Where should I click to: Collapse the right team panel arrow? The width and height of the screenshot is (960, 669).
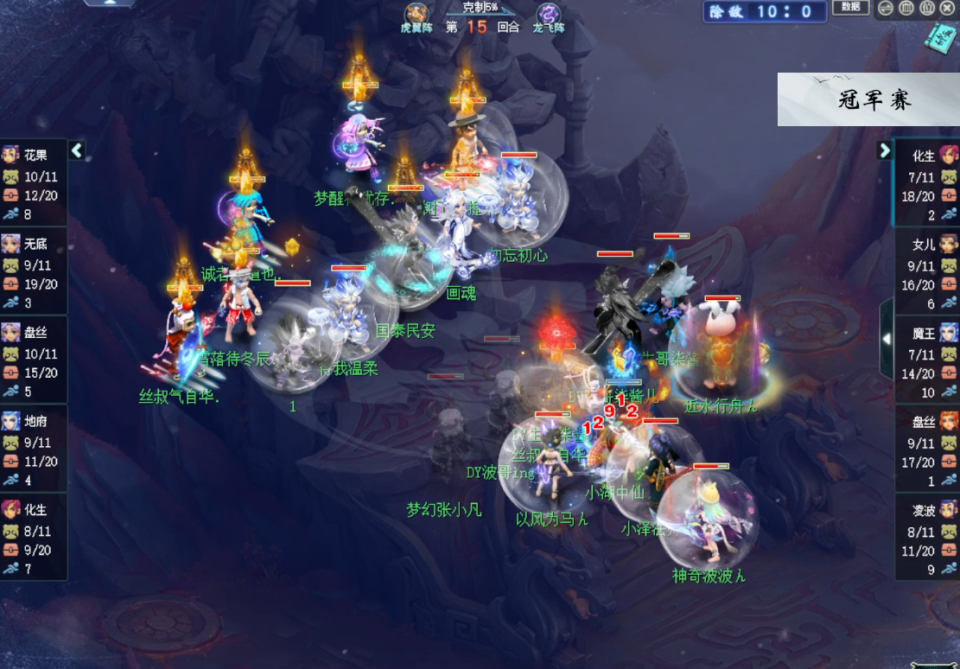tap(884, 151)
